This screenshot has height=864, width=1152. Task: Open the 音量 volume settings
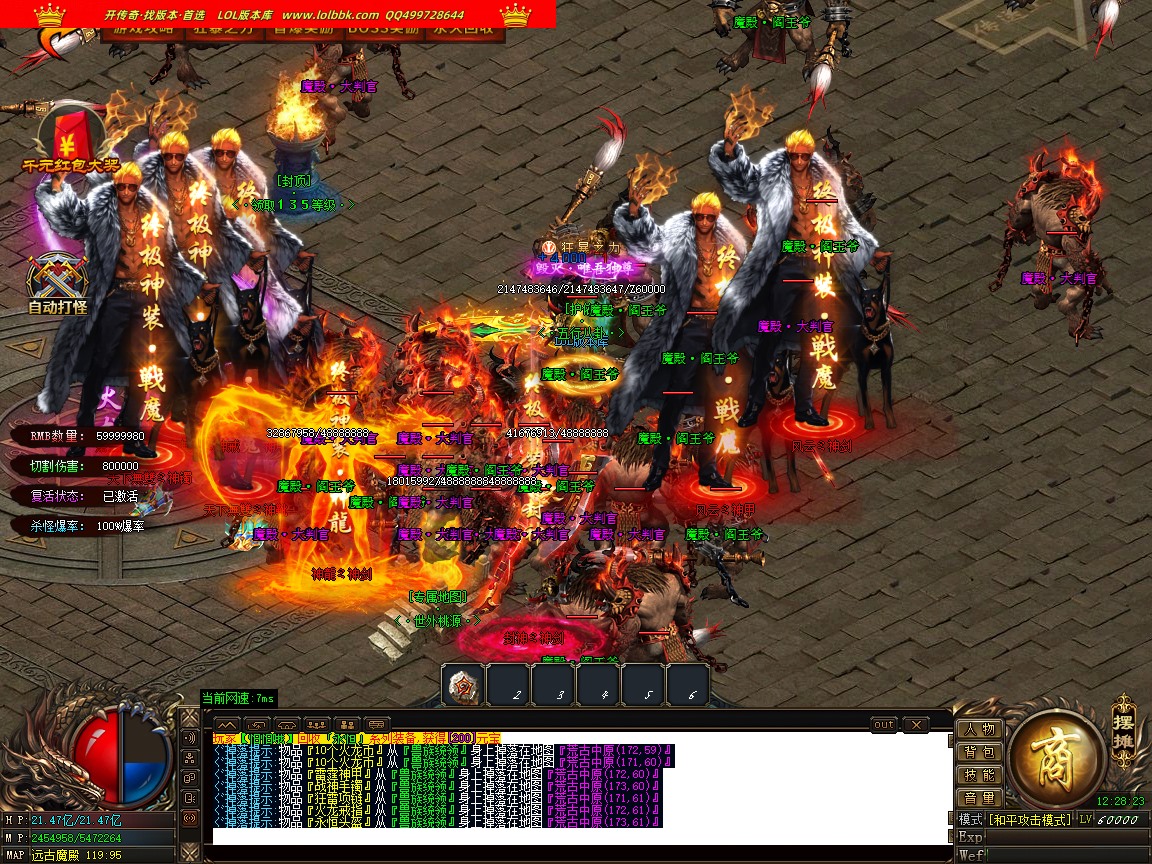click(980, 798)
